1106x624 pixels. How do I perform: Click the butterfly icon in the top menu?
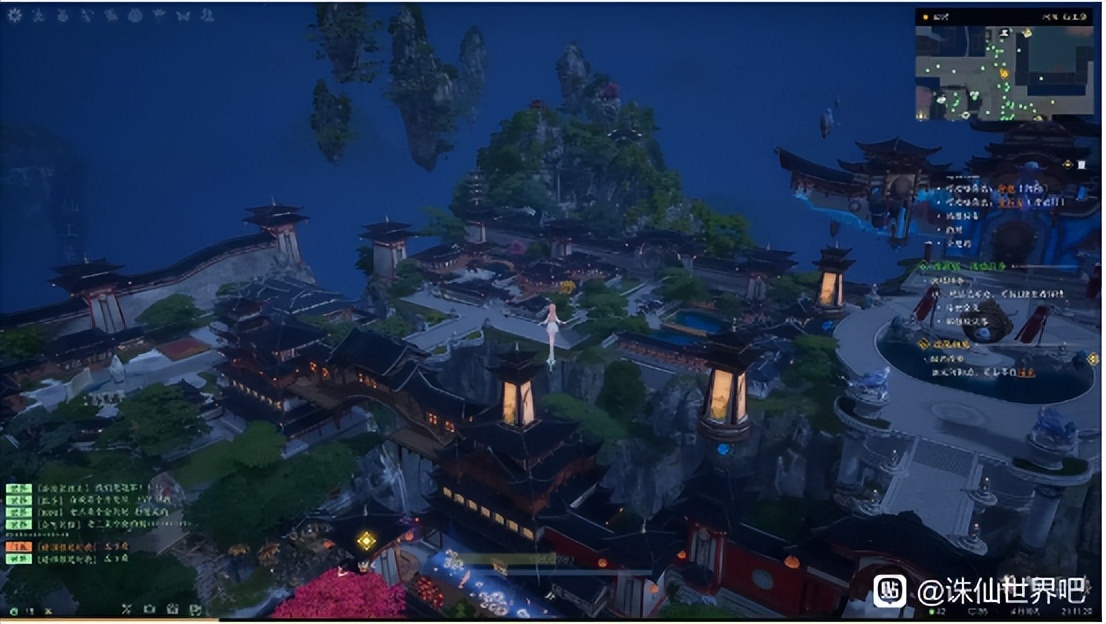(183, 15)
